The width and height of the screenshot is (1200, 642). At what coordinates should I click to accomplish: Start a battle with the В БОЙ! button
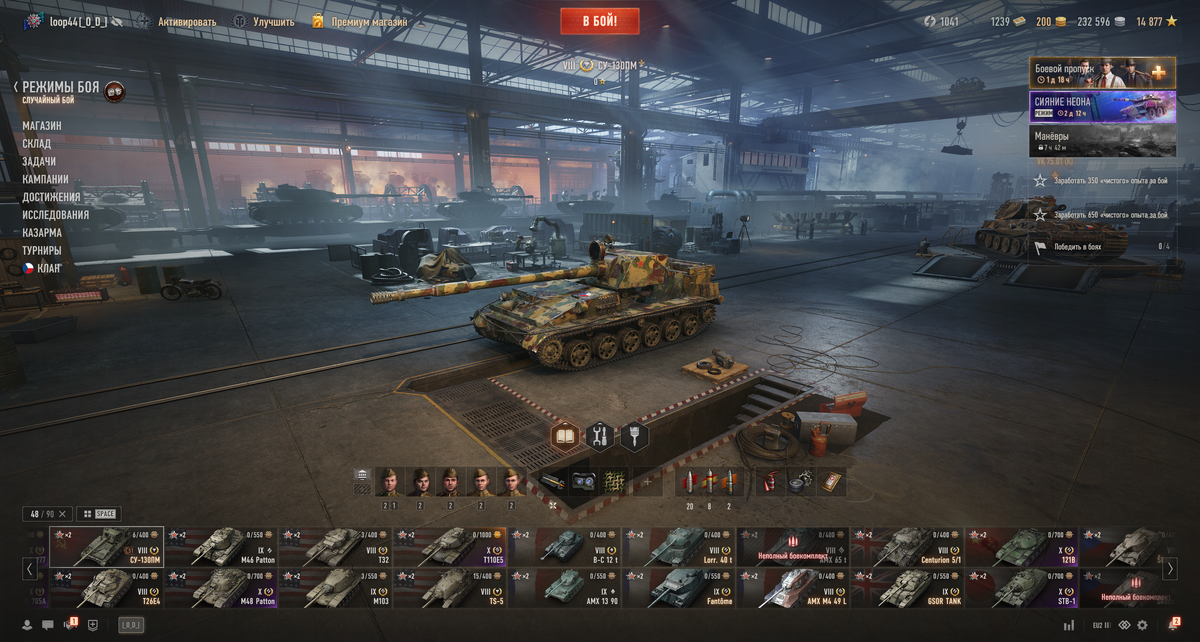(600, 20)
